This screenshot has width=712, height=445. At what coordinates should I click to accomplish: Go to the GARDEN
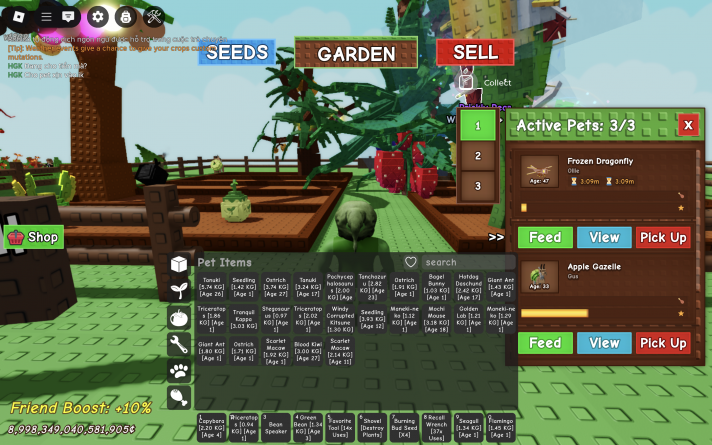click(x=356, y=53)
